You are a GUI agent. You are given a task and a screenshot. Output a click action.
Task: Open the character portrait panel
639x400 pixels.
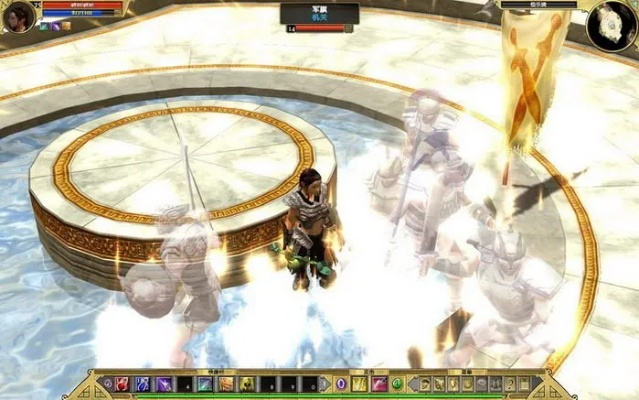pos(18,15)
